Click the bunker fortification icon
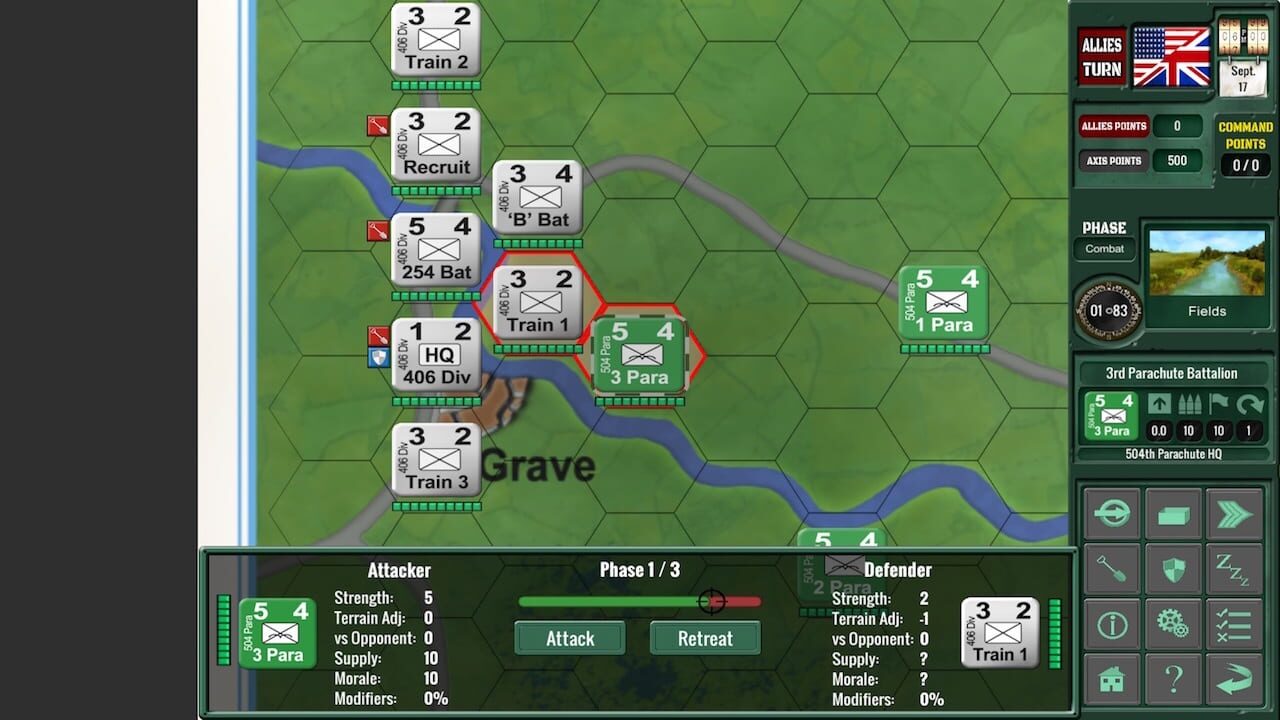 pos(1173,513)
